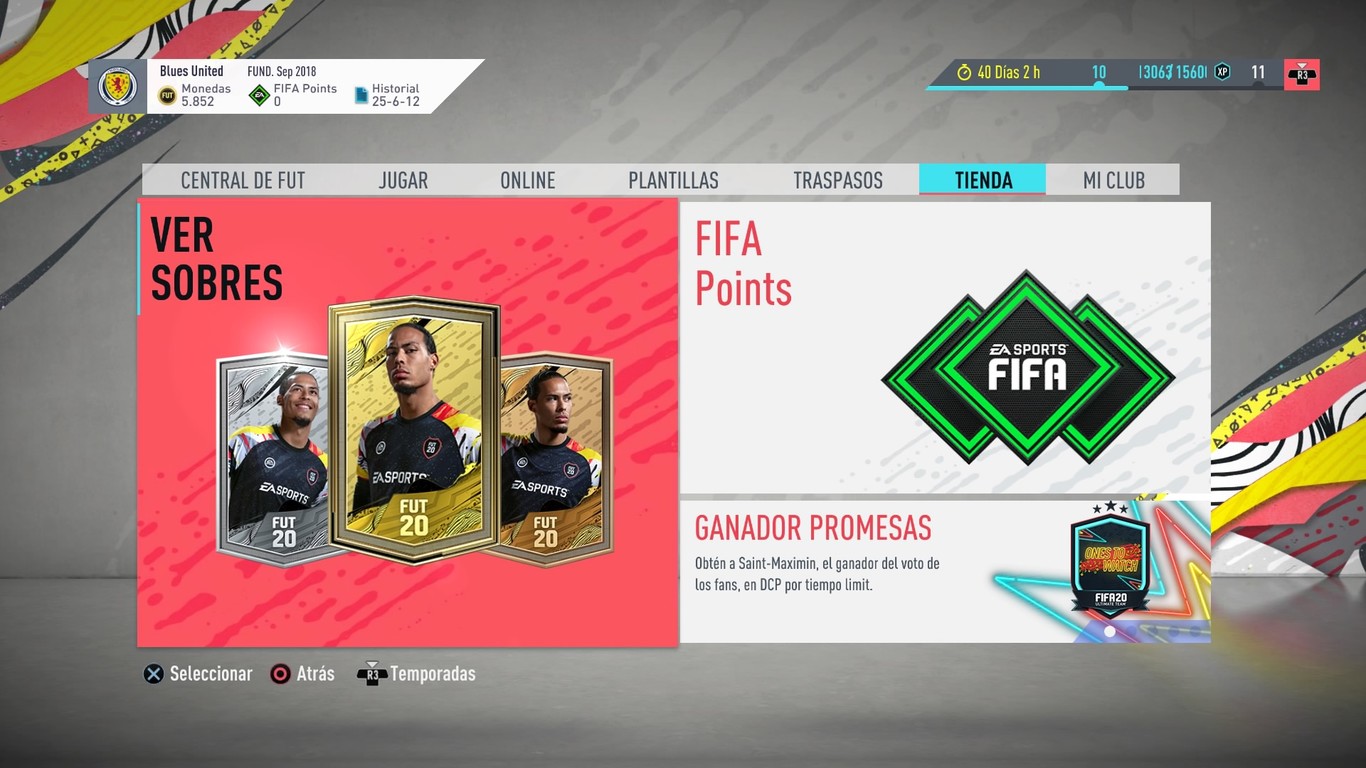Switch to the MI CLUB tab

1112,180
